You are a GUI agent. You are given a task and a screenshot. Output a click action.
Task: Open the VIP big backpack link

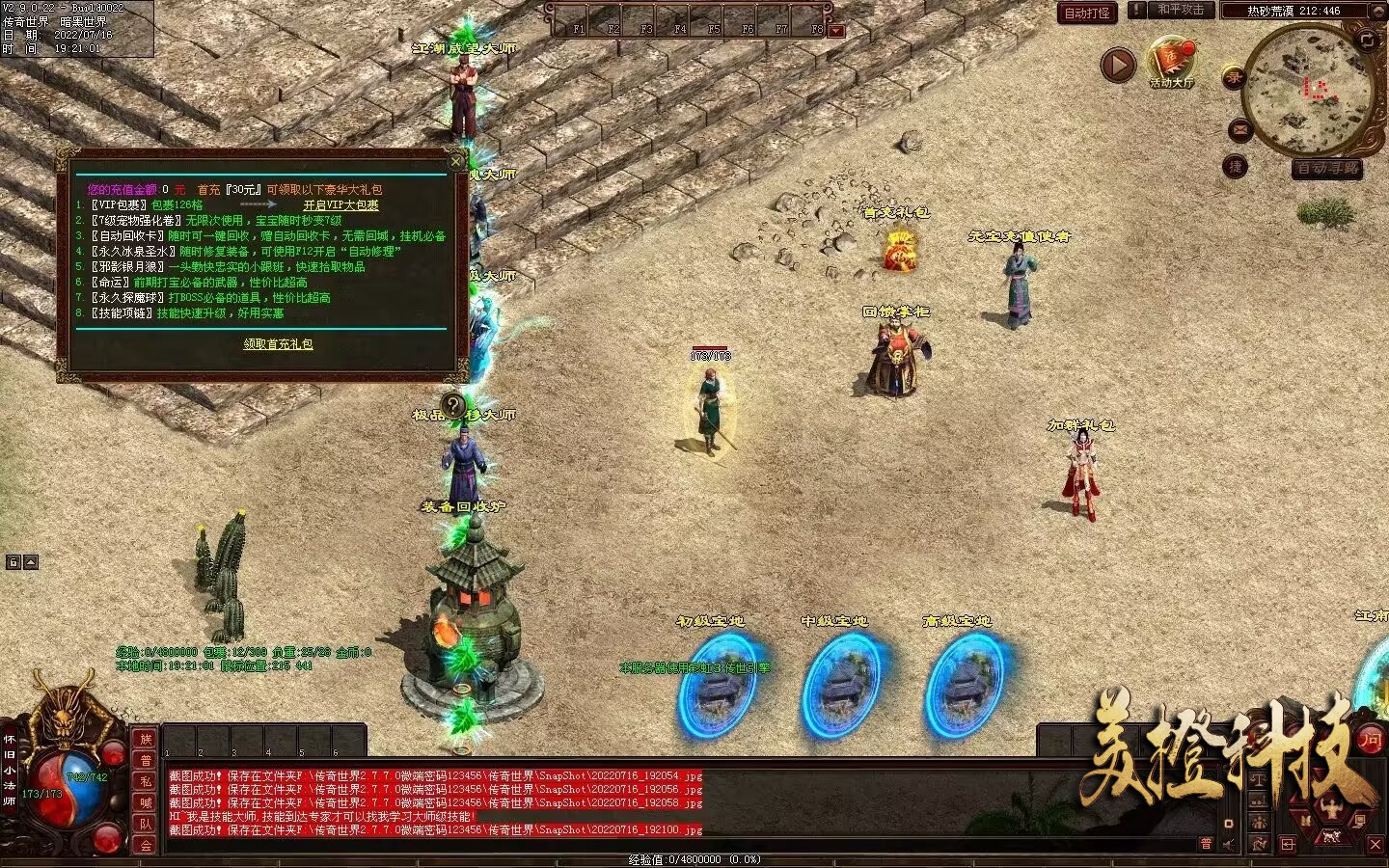pos(340,205)
